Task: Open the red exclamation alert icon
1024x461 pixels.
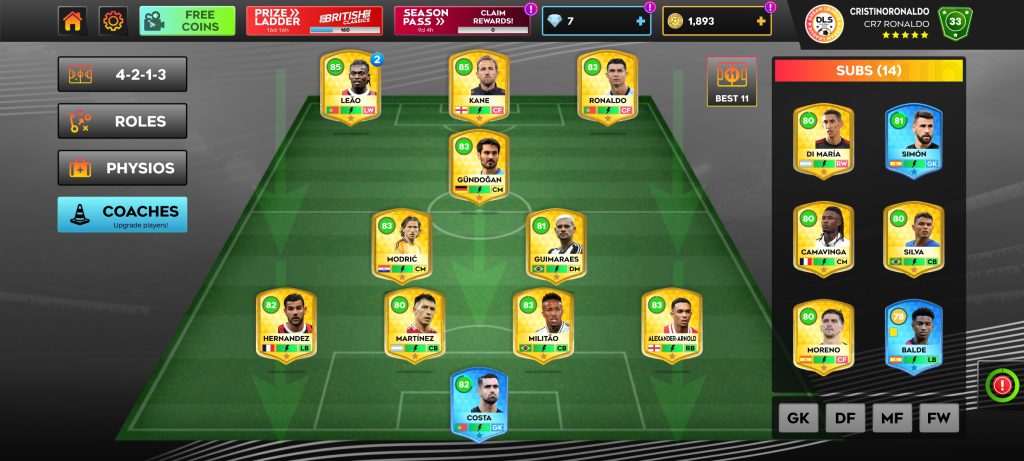Action: (x=1001, y=383)
